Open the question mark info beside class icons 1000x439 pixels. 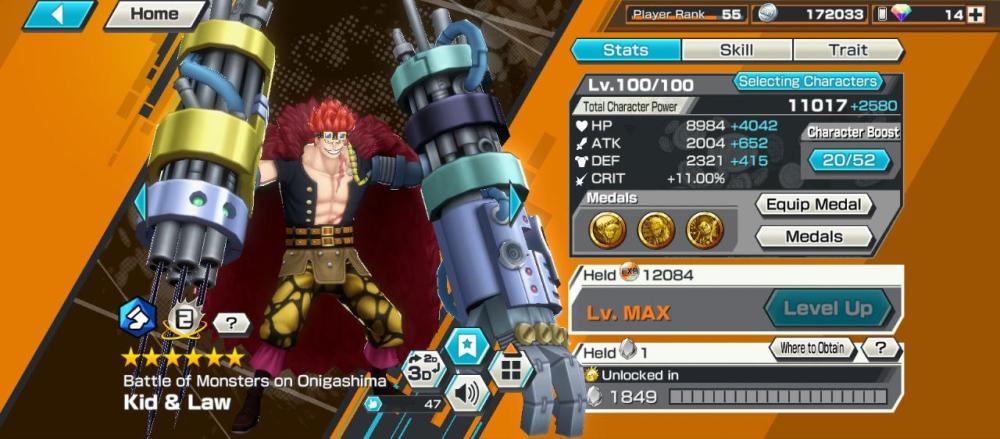pos(231,324)
